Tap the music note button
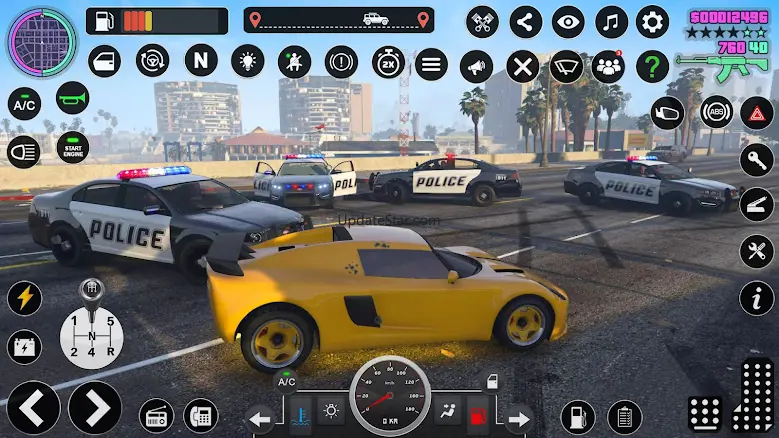779x438 pixels. 611,21
